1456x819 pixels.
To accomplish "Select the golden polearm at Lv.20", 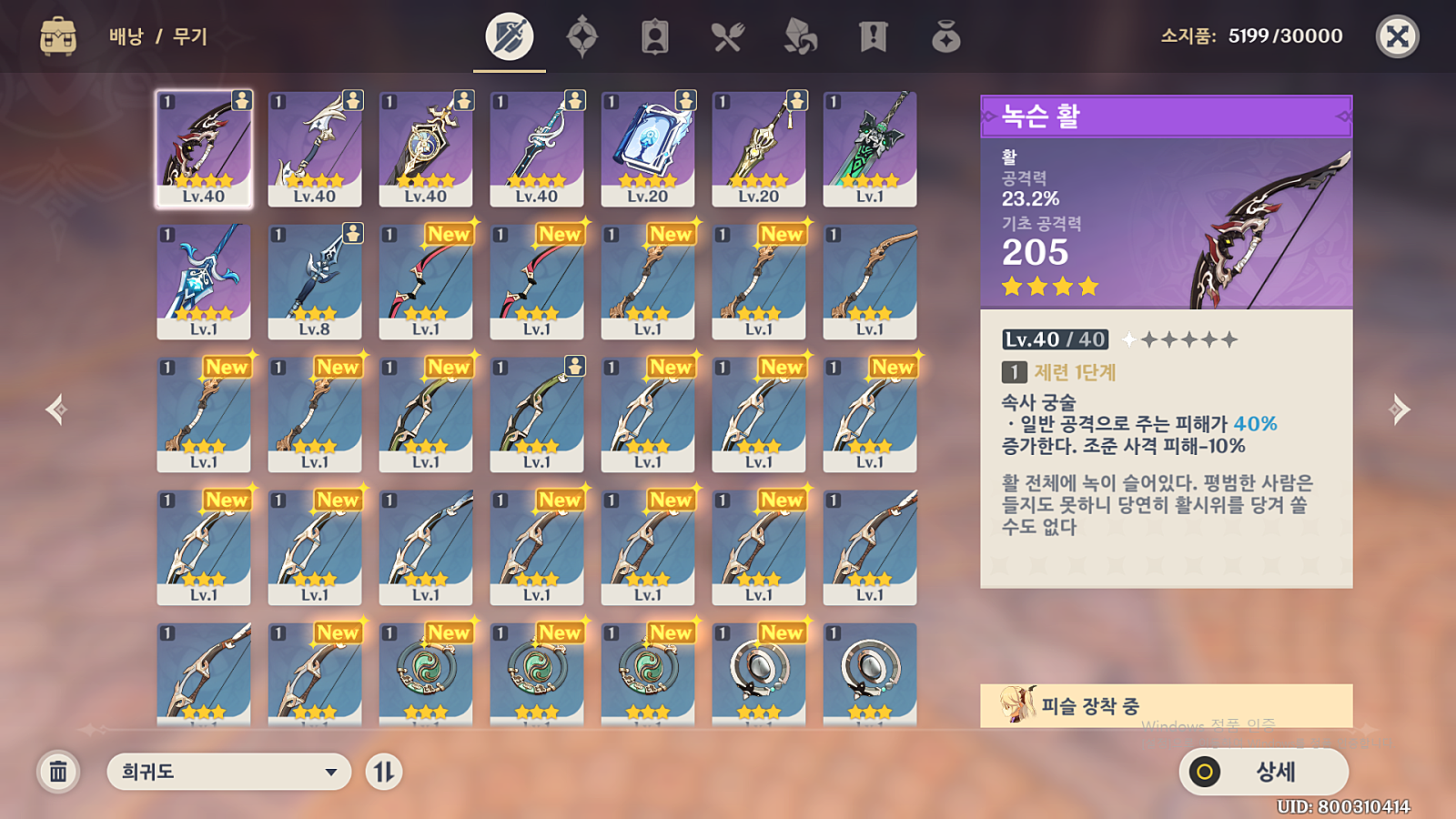I will coord(759,148).
